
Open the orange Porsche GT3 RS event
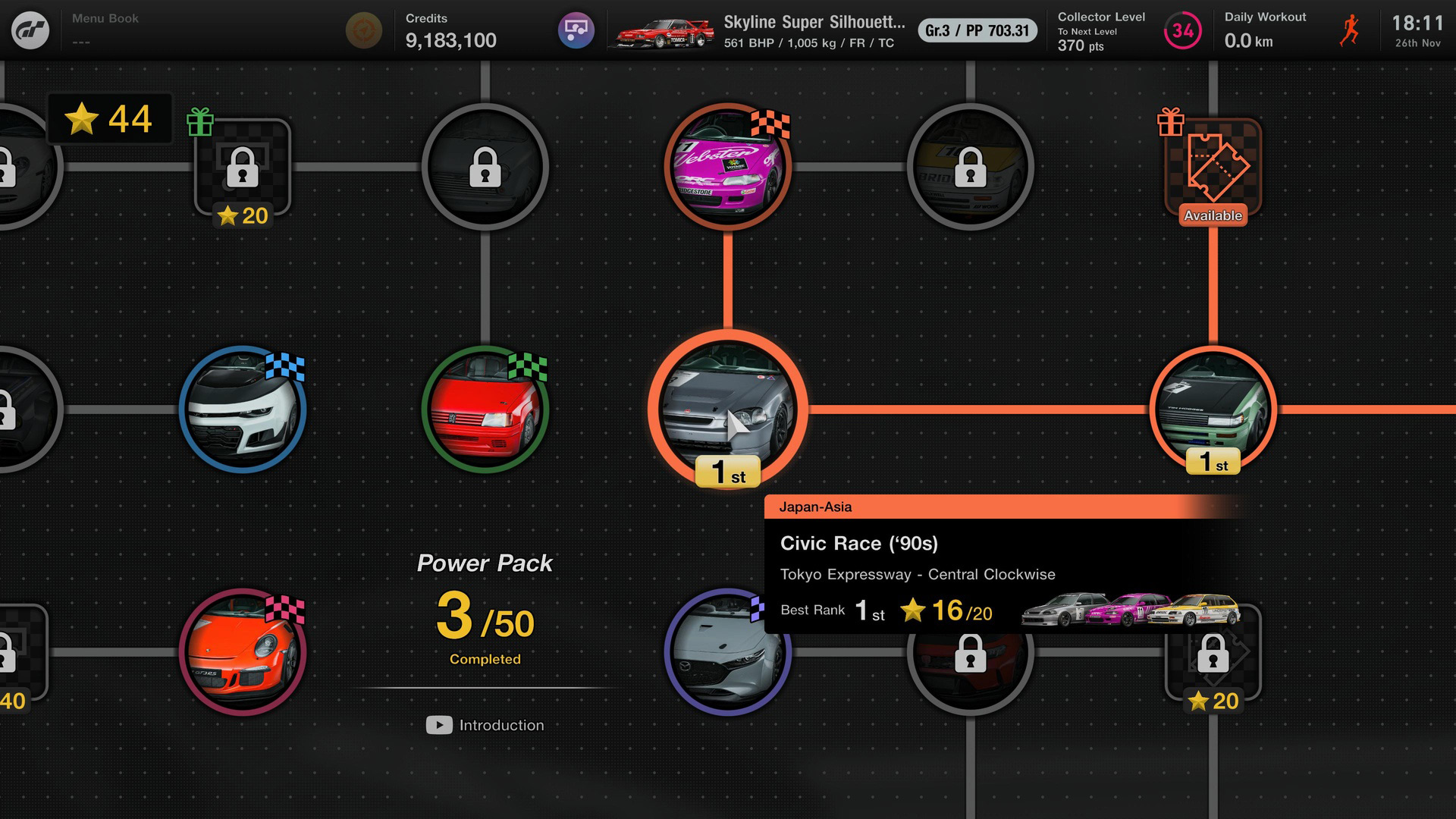coord(243,651)
